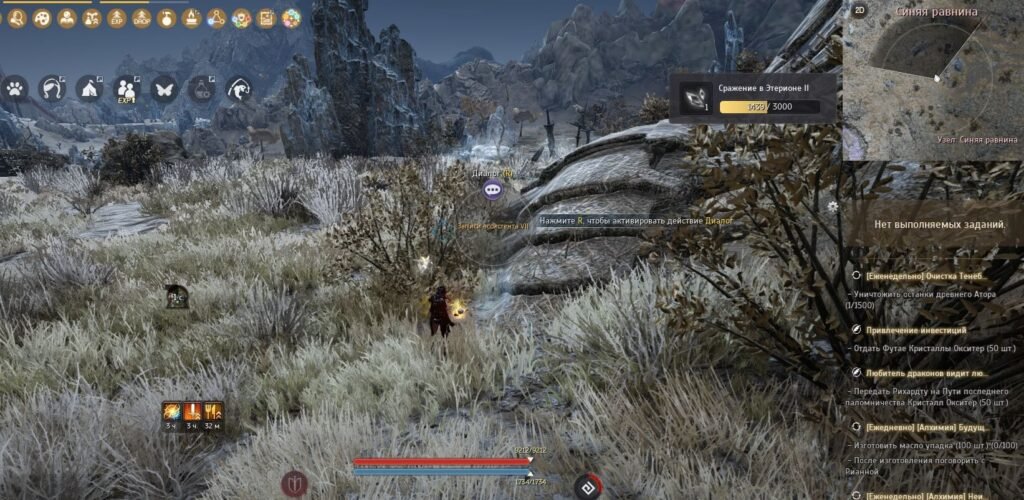Click the tent camp icon
Viewport: 1024px width, 500px height.
click(88, 88)
